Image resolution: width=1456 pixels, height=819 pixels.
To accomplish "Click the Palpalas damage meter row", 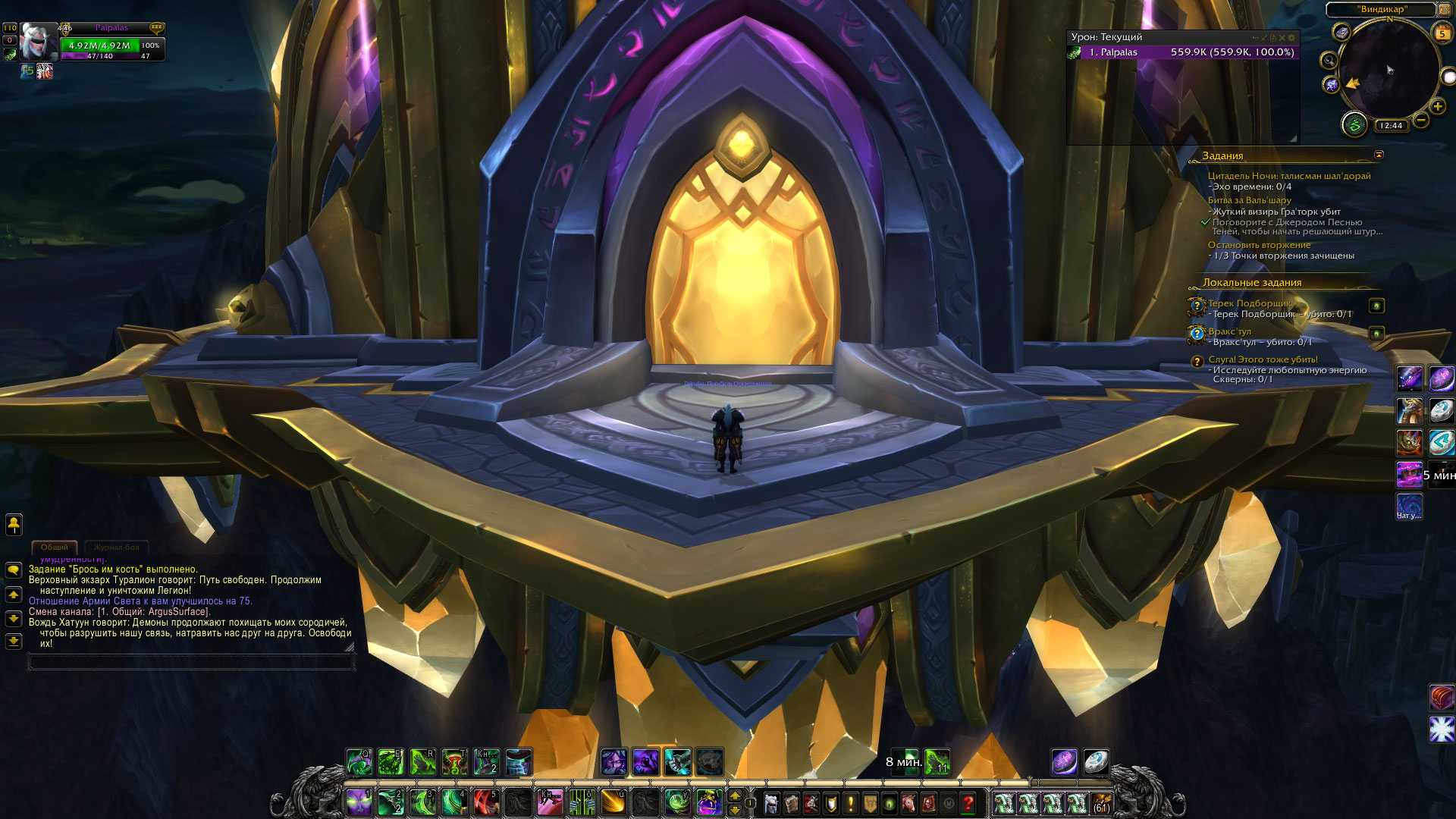I will point(1183,52).
